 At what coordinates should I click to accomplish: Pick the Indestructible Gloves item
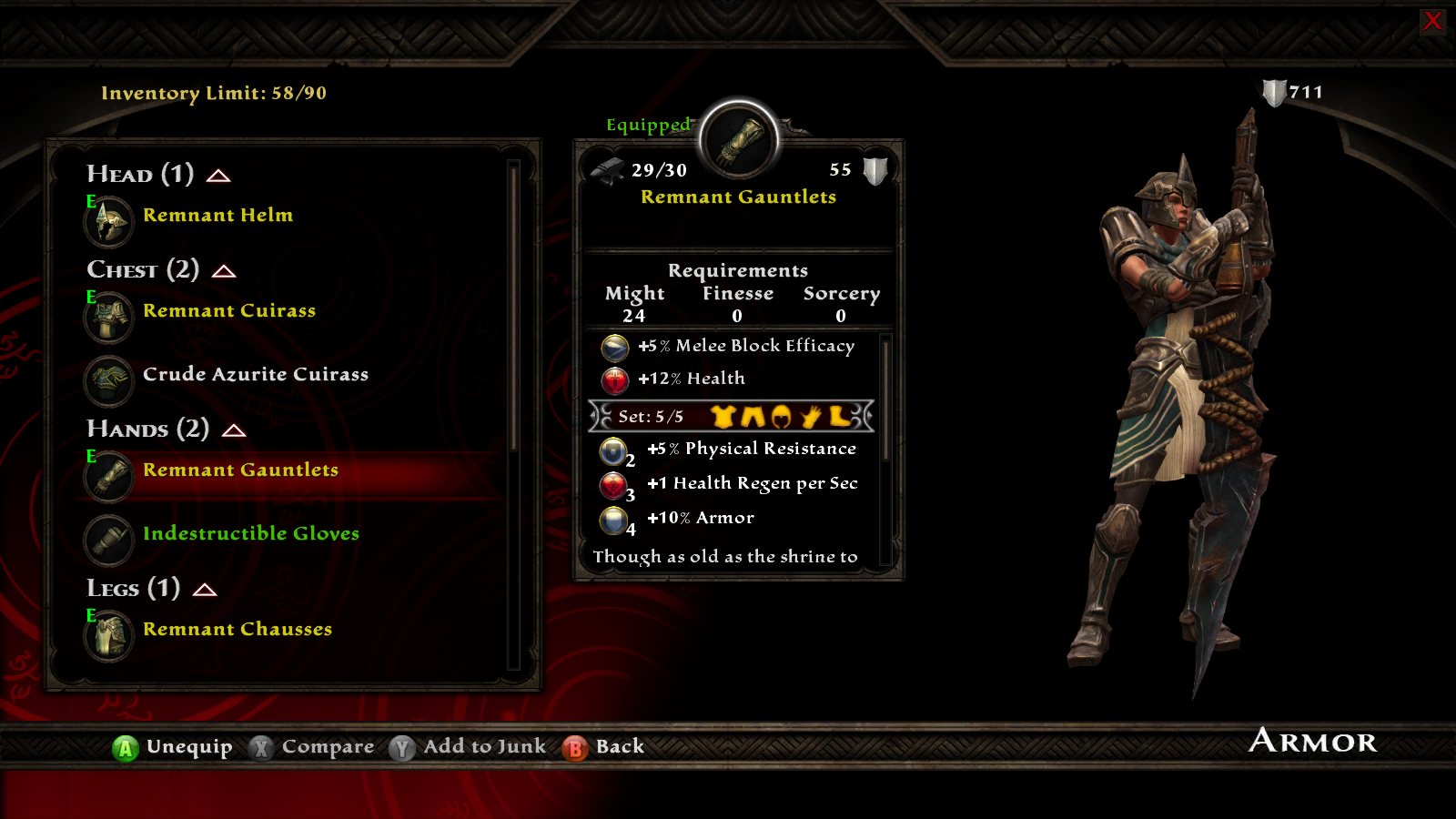coord(250,534)
